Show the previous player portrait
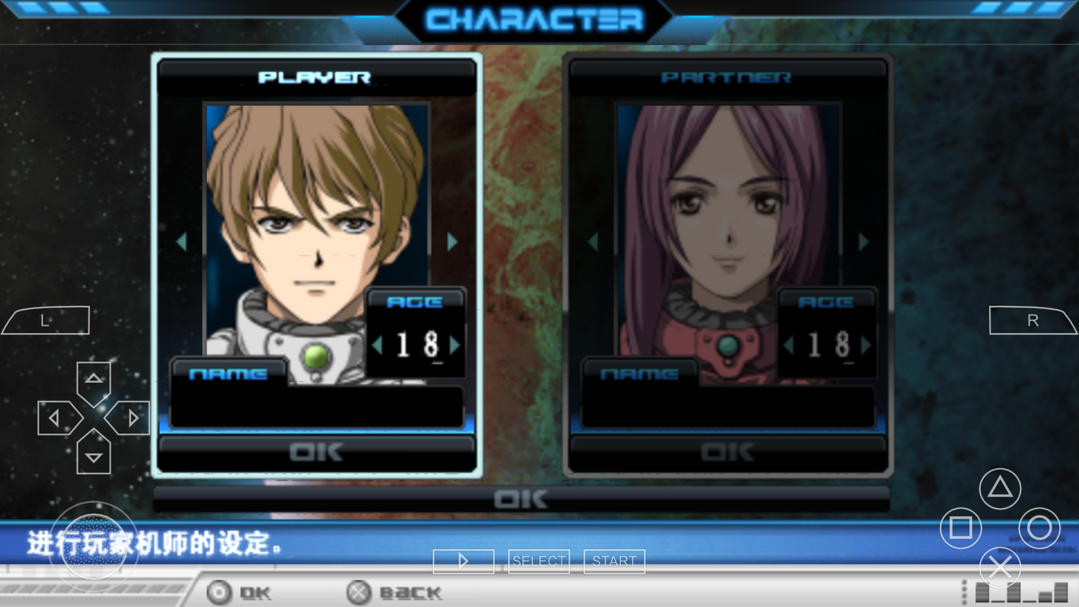The image size is (1079, 607). click(181, 241)
